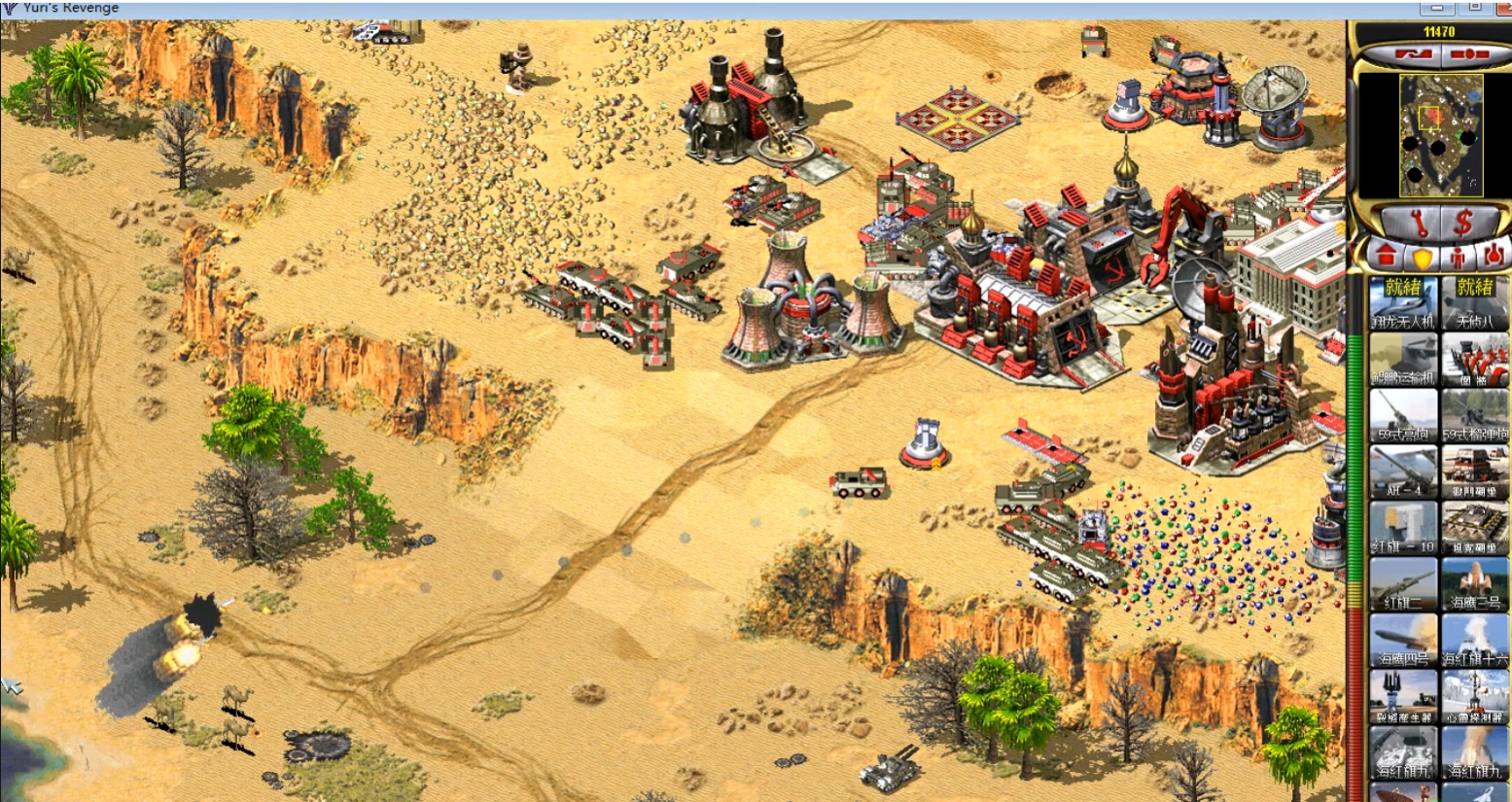
Task: Build the 红旗-10 missile launcher icon
Action: tap(1403, 528)
